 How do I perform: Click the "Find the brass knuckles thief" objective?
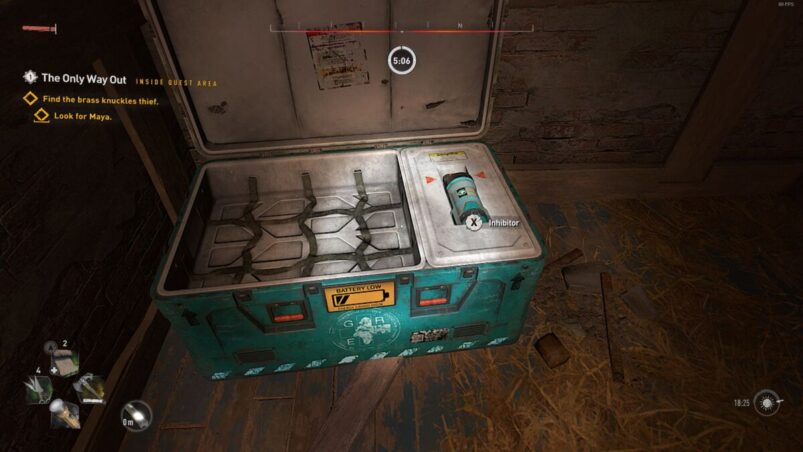(100, 100)
